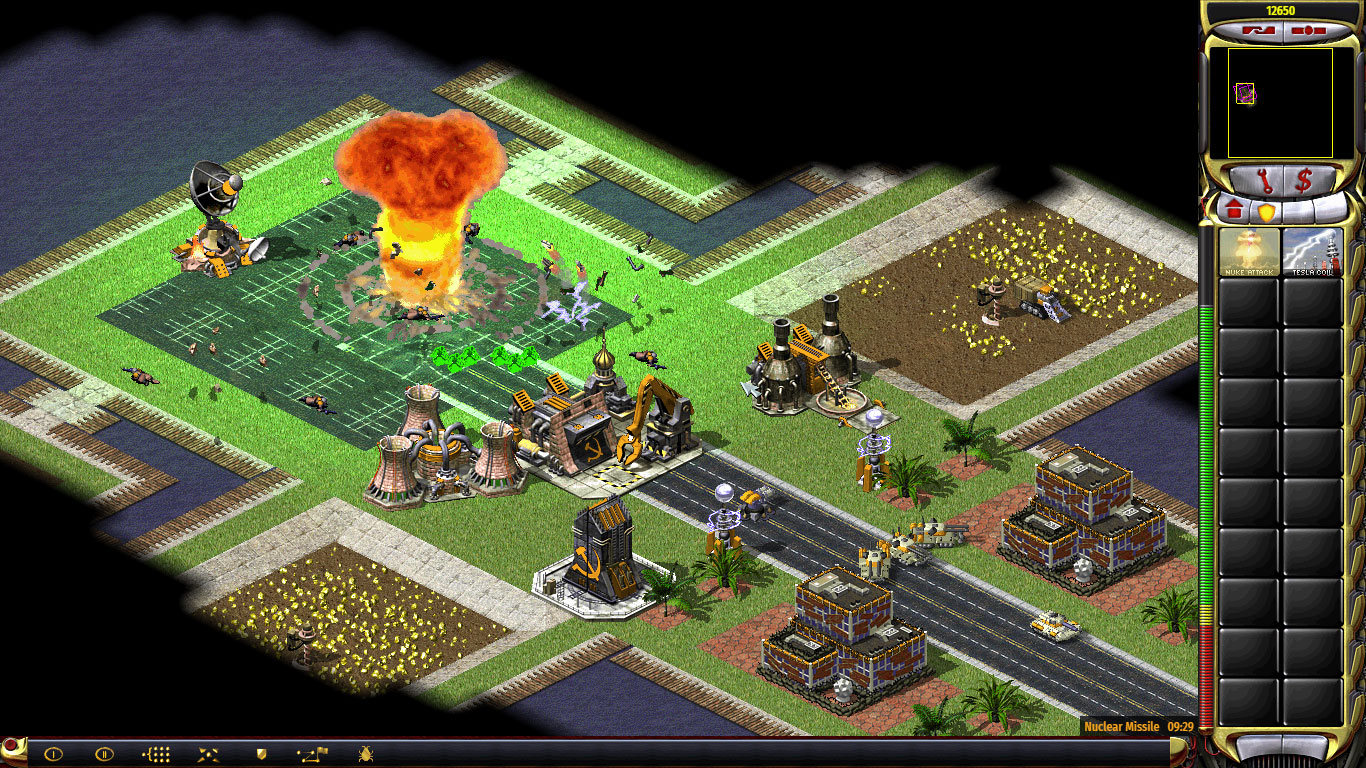Activate the Repair wrench tool

pyautogui.click(x=1266, y=179)
